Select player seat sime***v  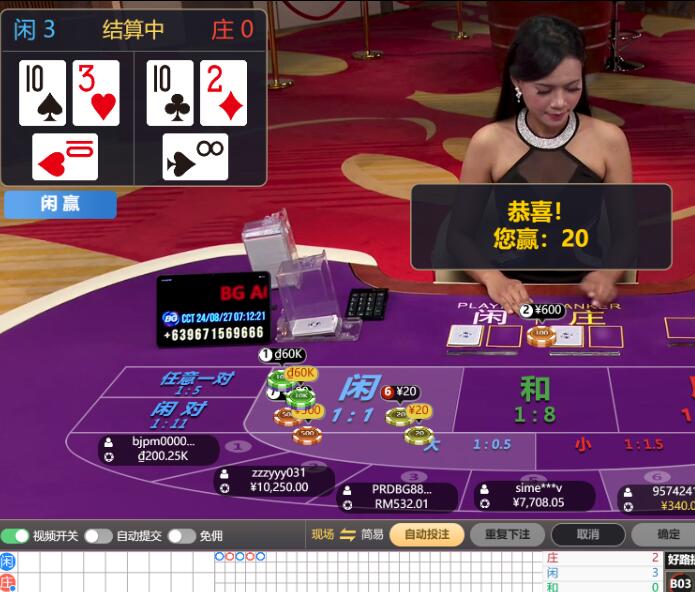click(x=534, y=495)
